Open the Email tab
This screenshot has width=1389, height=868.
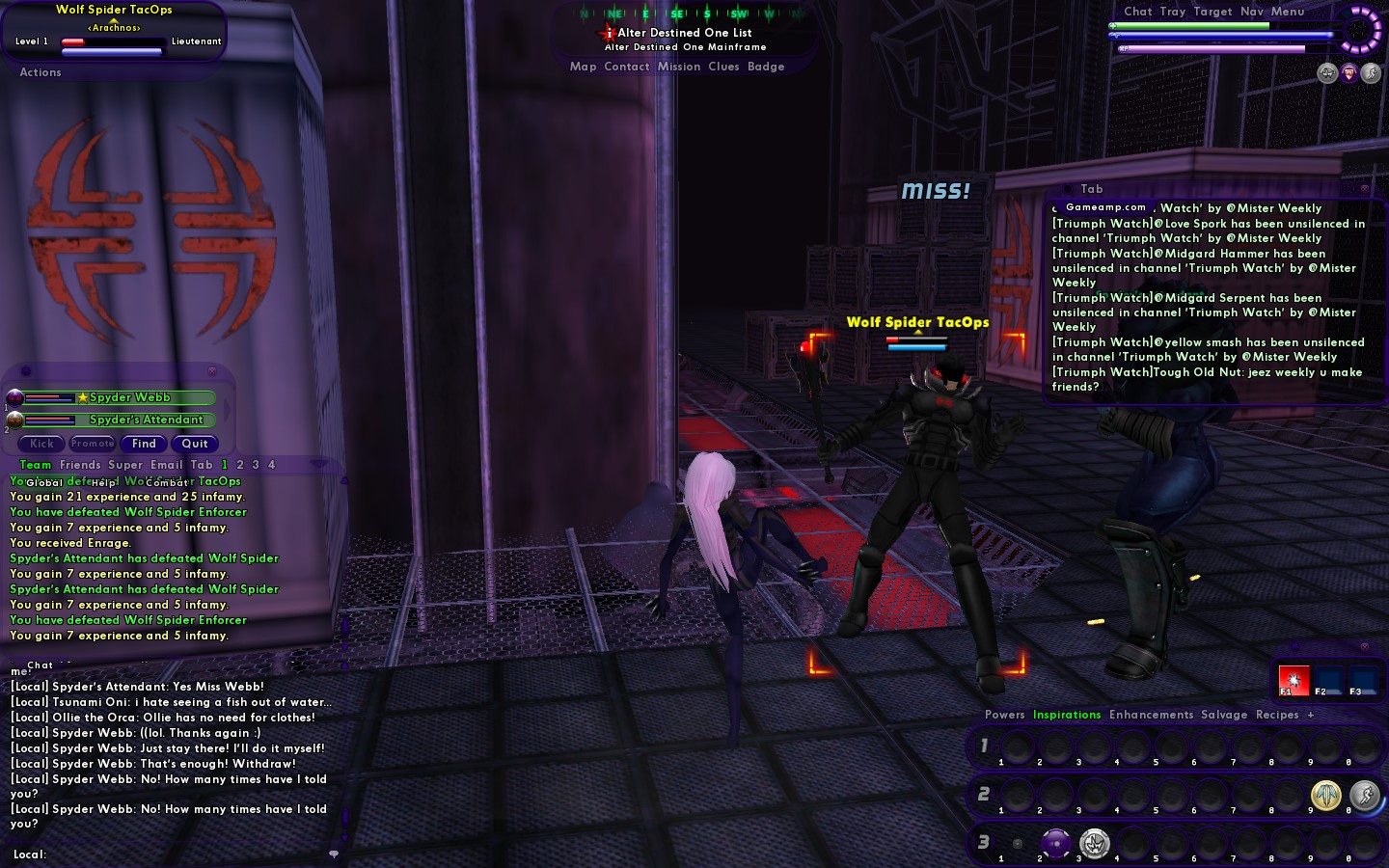pyautogui.click(x=166, y=465)
